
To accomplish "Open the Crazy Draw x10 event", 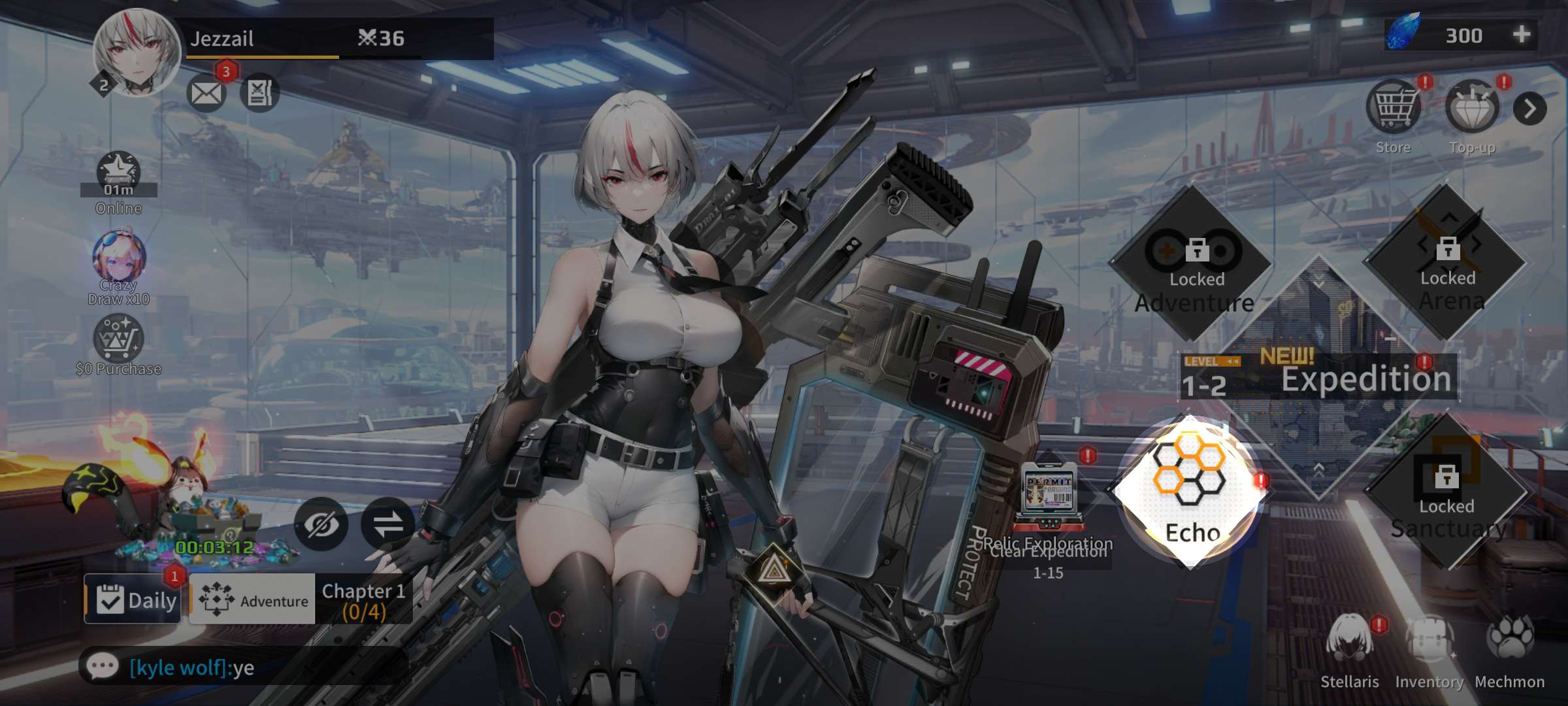I will point(118,258).
